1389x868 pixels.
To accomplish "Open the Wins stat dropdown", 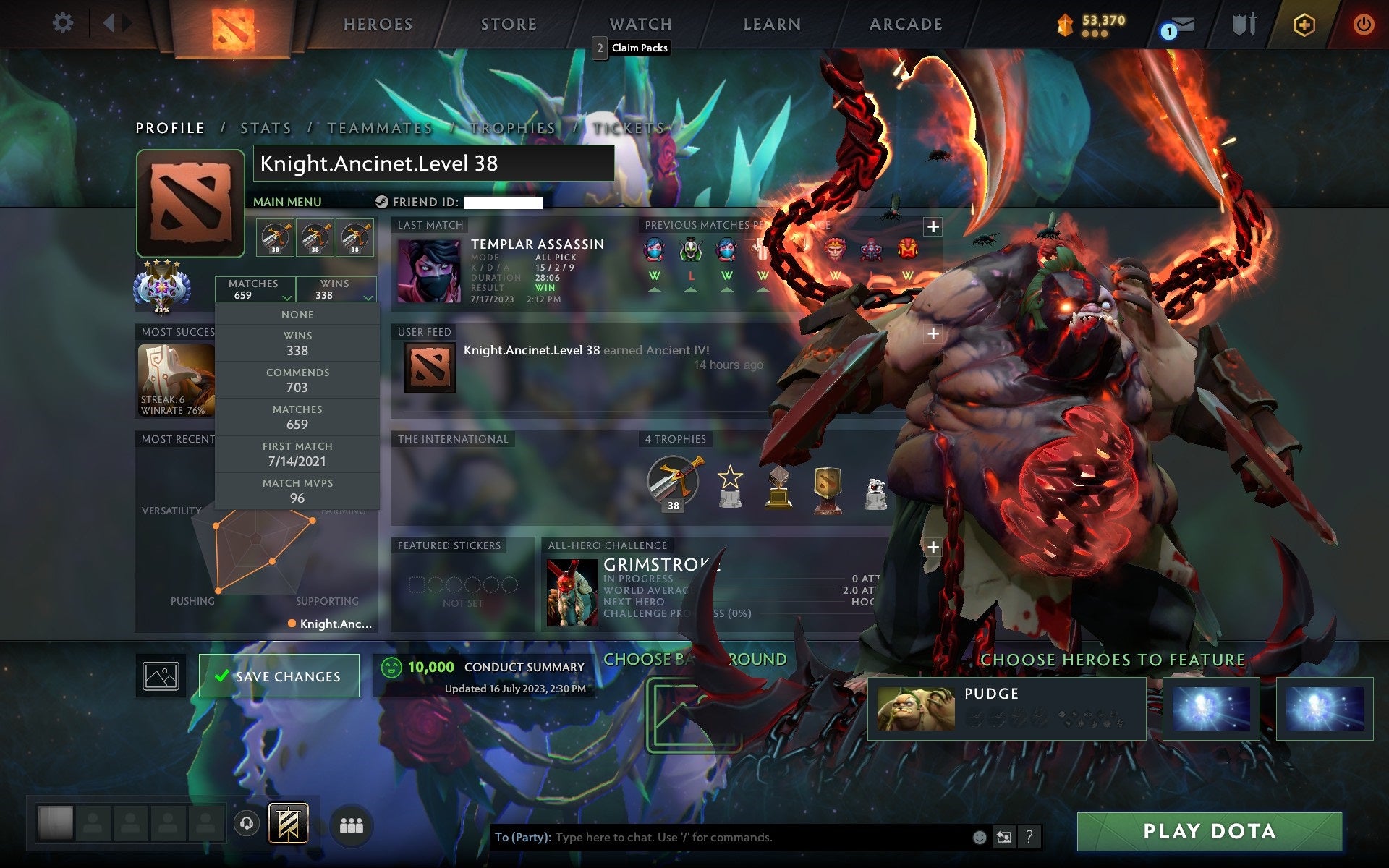I will [x=334, y=289].
